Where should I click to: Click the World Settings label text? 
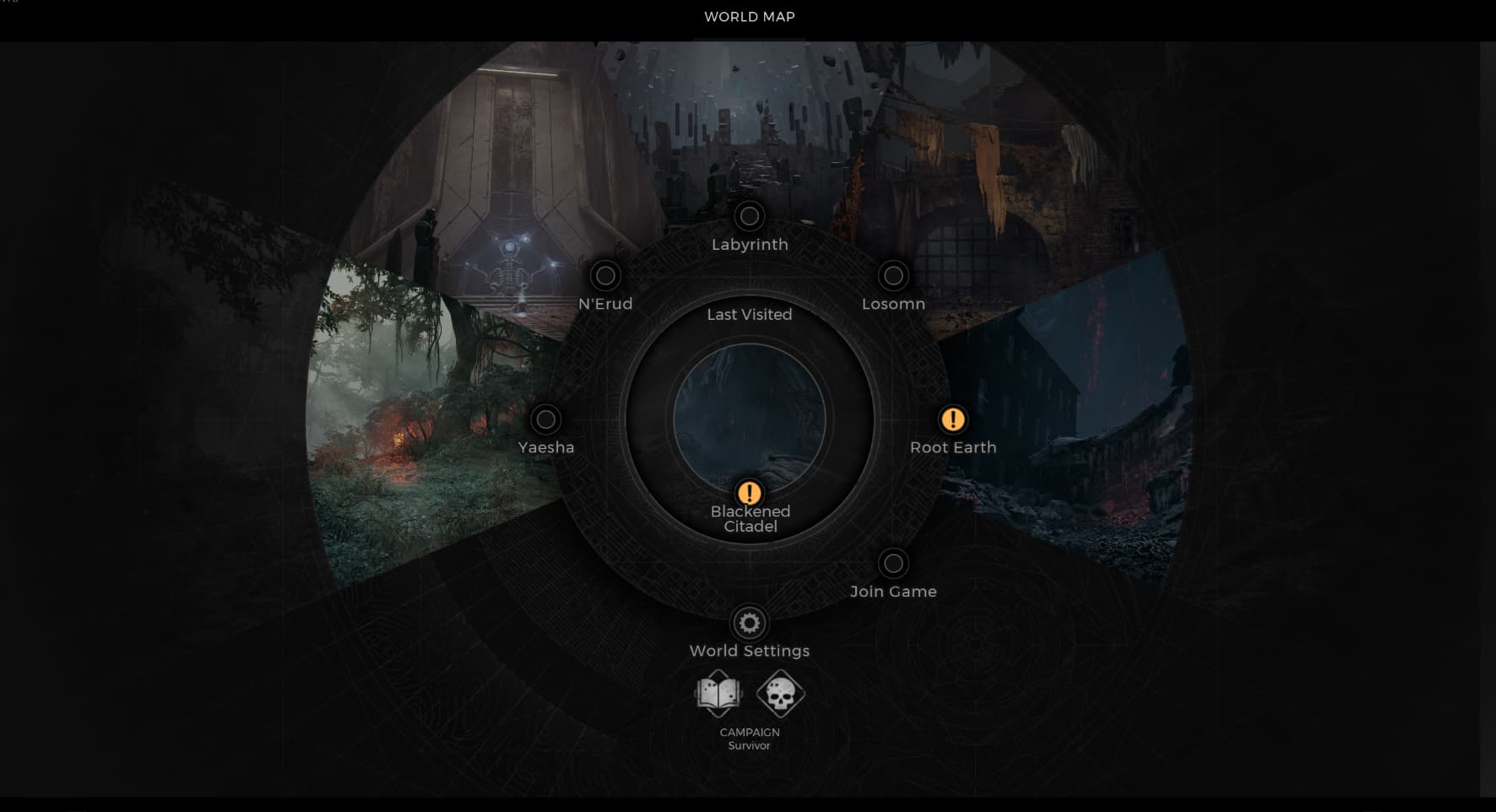pyautogui.click(x=749, y=651)
